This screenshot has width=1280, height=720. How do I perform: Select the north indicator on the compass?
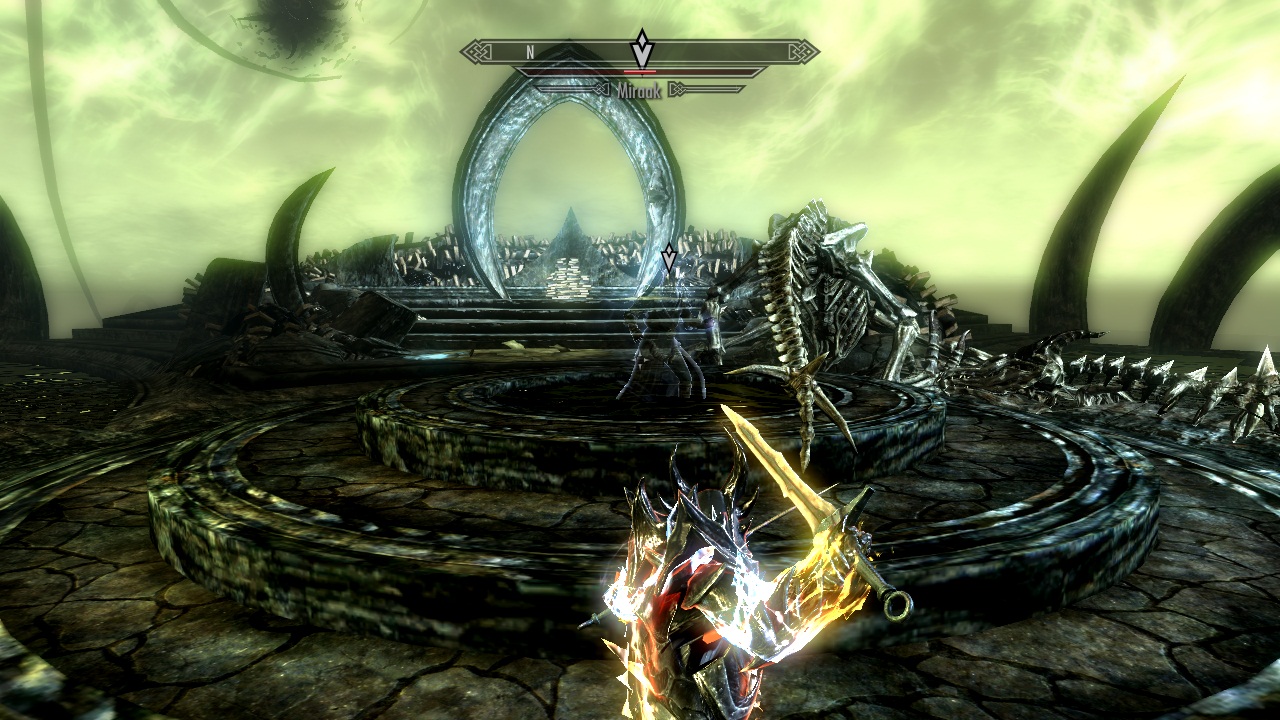point(530,51)
